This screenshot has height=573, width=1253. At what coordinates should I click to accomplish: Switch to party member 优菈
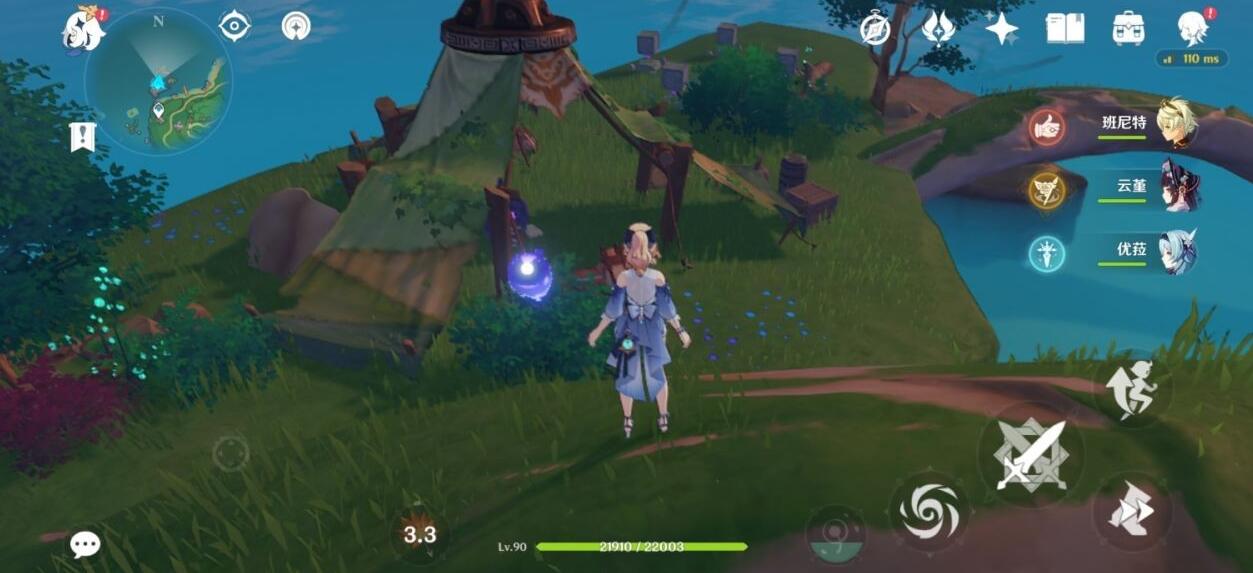click(1178, 251)
